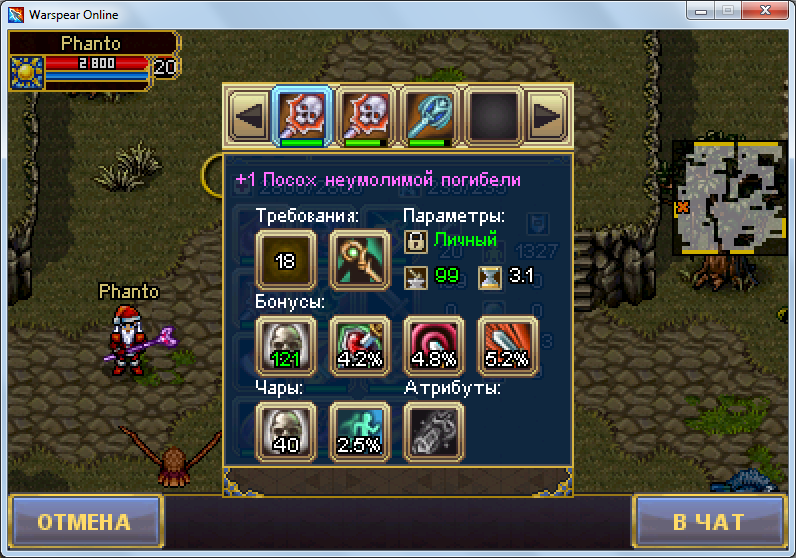View the 40 skull enchant icon
Screen dimensions: 796x558
286,432
